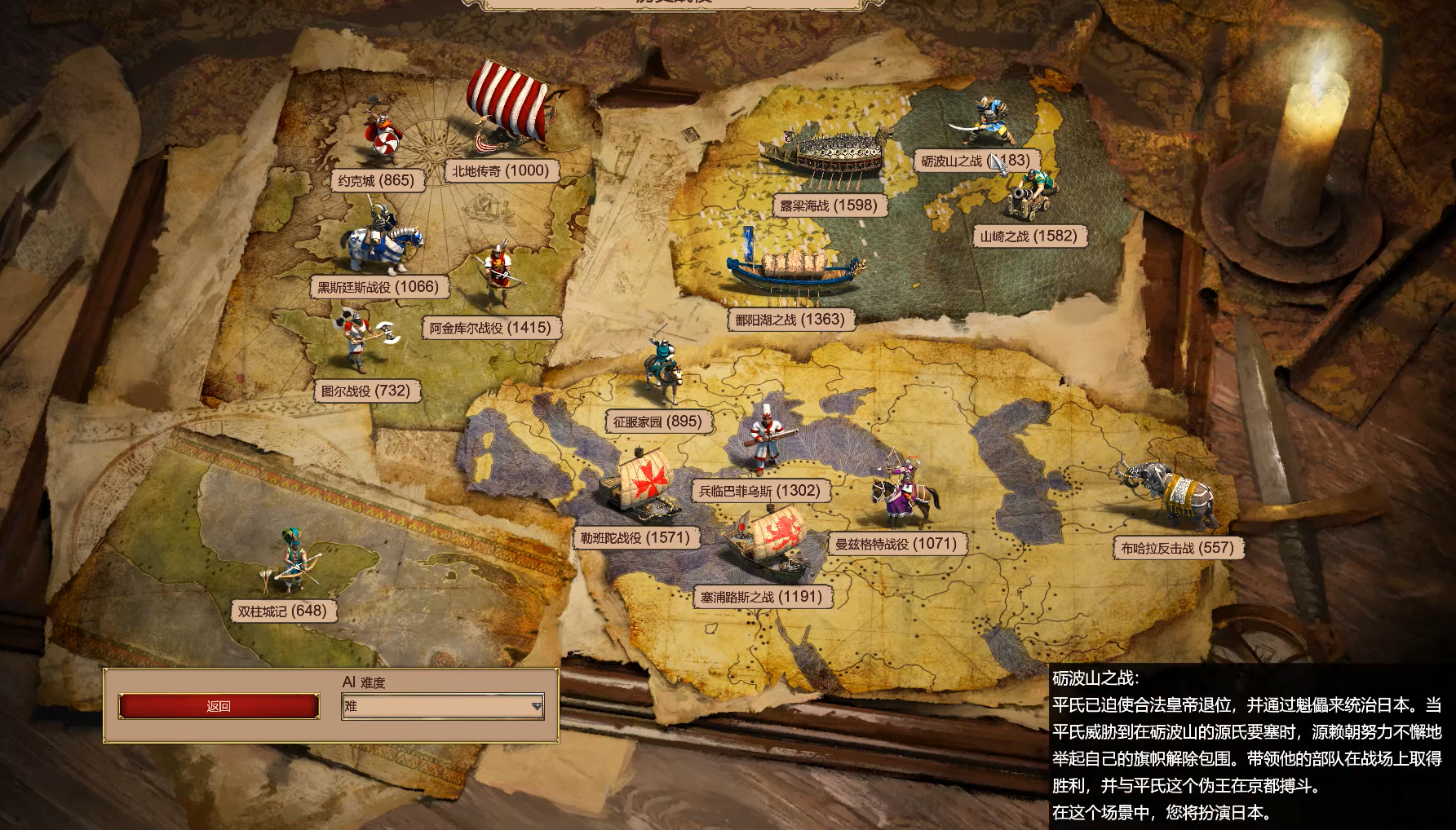The height and width of the screenshot is (830, 1456).
Task: Pick the 征服家园 (895) scenario
Action: coord(657,422)
